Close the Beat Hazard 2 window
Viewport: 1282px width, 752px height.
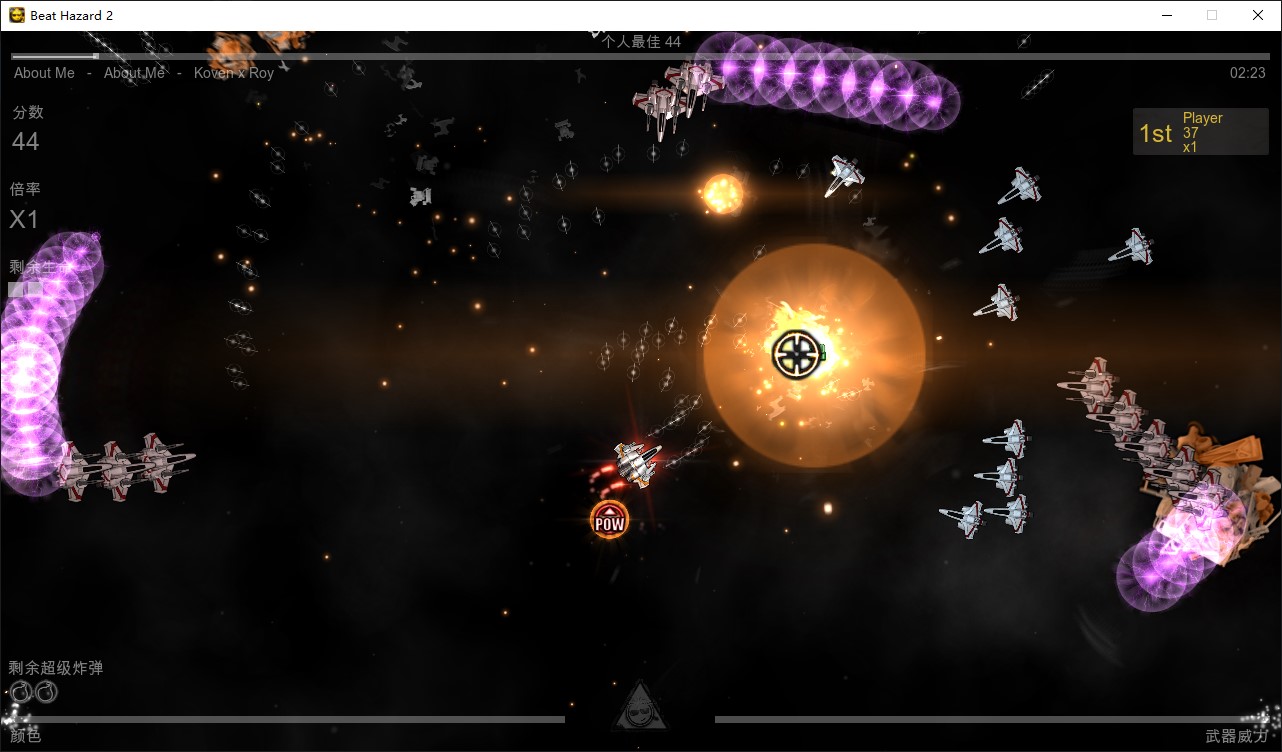tap(1258, 15)
